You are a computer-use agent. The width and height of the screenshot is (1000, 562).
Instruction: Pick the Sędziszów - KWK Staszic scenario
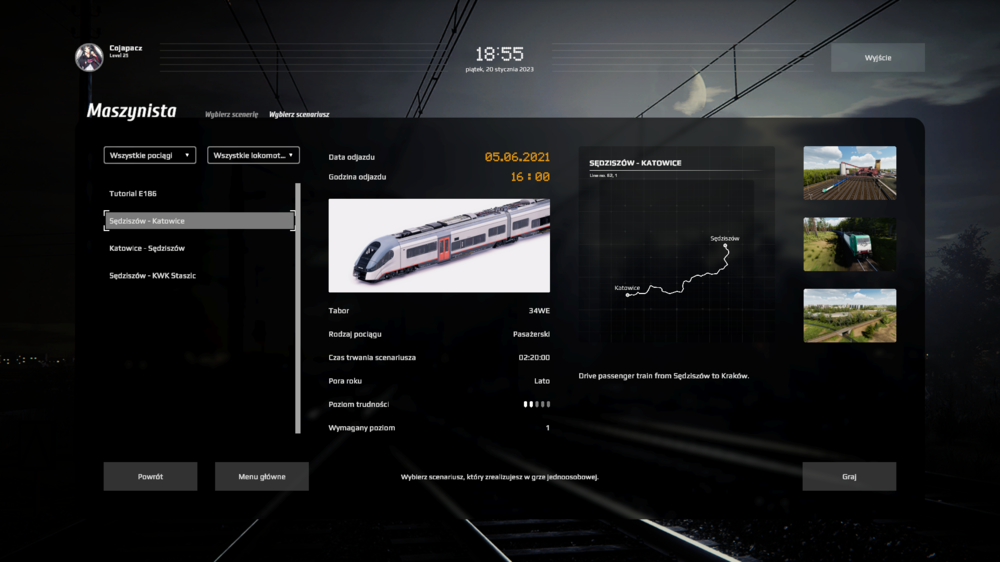(x=152, y=275)
